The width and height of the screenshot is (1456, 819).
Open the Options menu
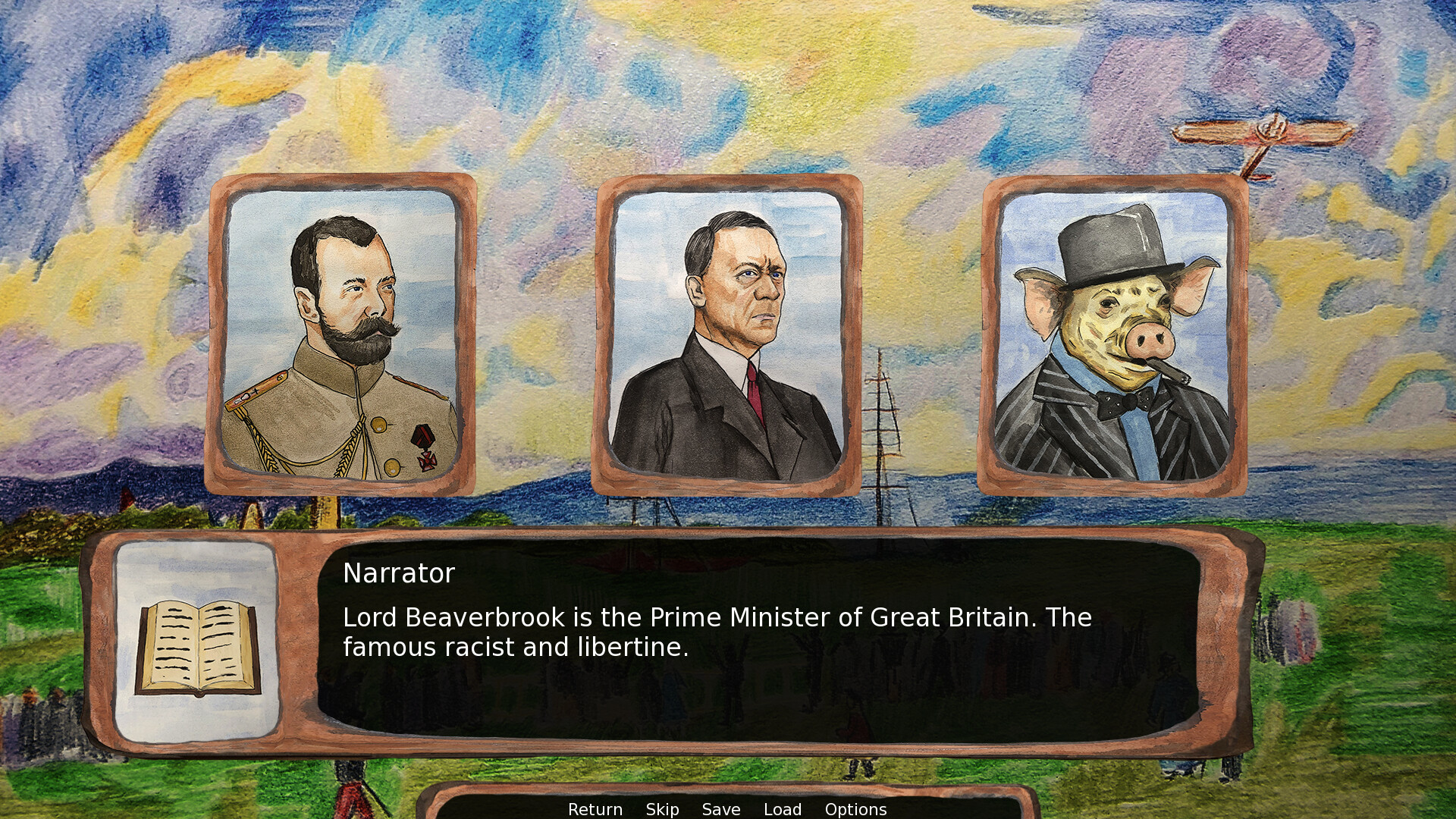click(x=856, y=809)
